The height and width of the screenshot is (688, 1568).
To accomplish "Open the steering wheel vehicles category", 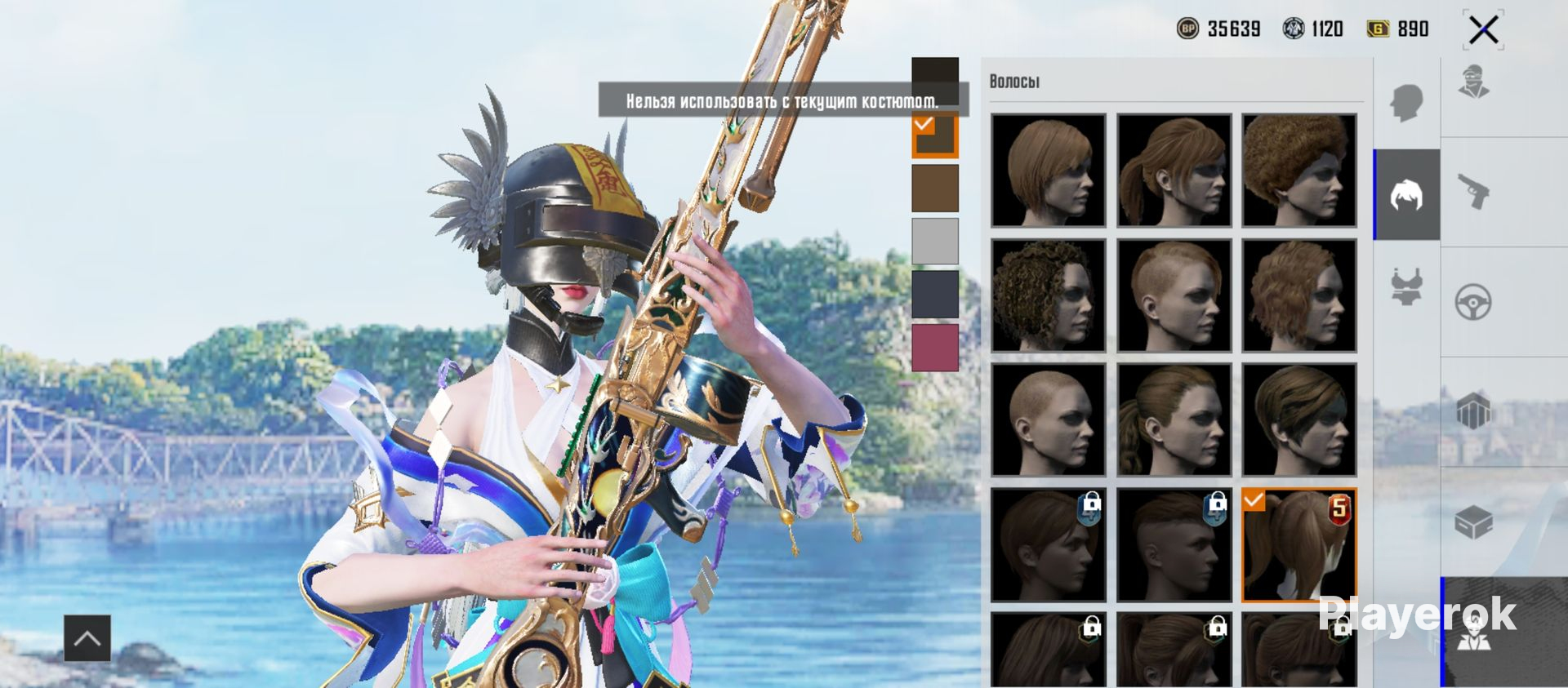I will pyautogui.click(x=1473, y=302).
